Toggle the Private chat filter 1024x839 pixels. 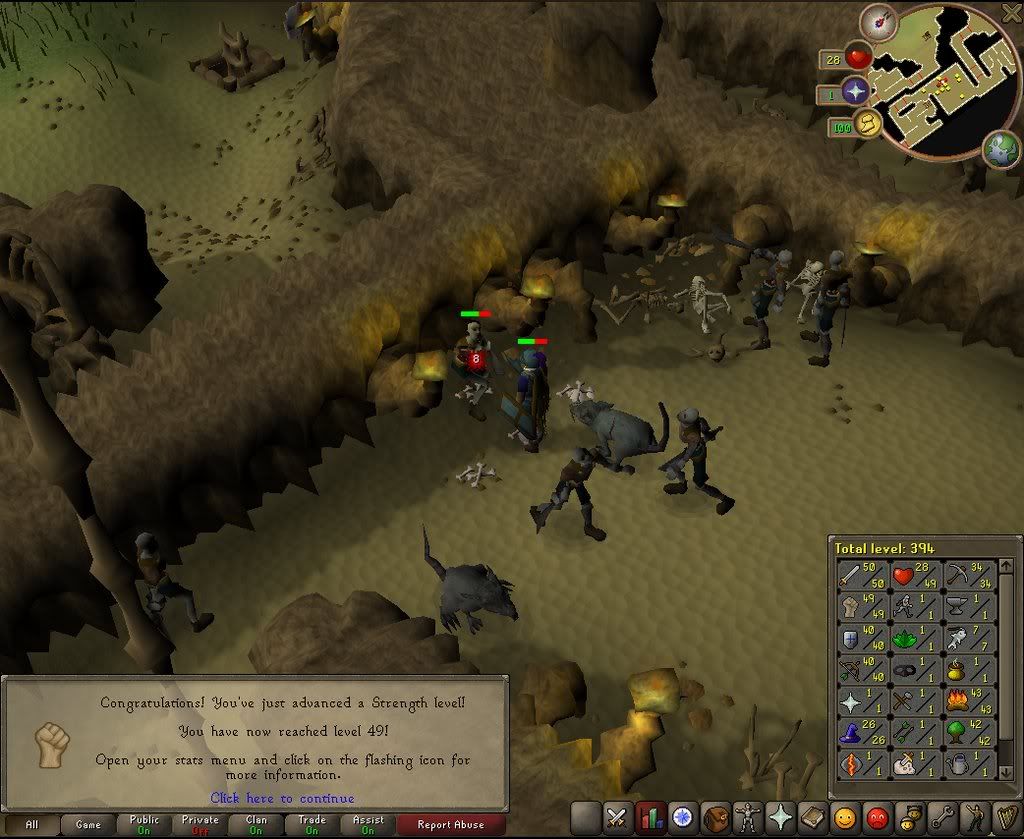click(x=200, y=825)
